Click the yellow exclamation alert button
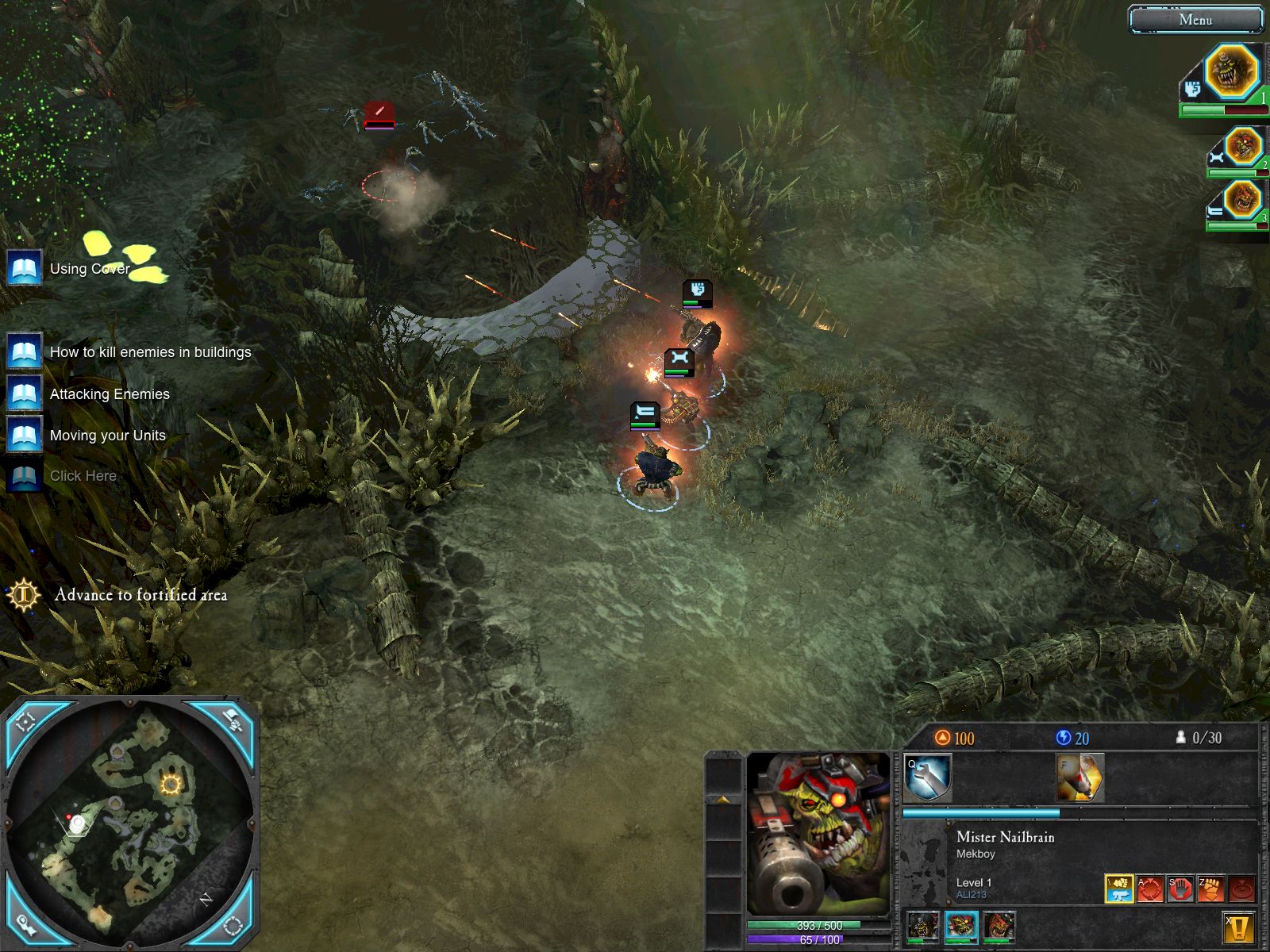1270x952 pixels. click(1238, 927)
